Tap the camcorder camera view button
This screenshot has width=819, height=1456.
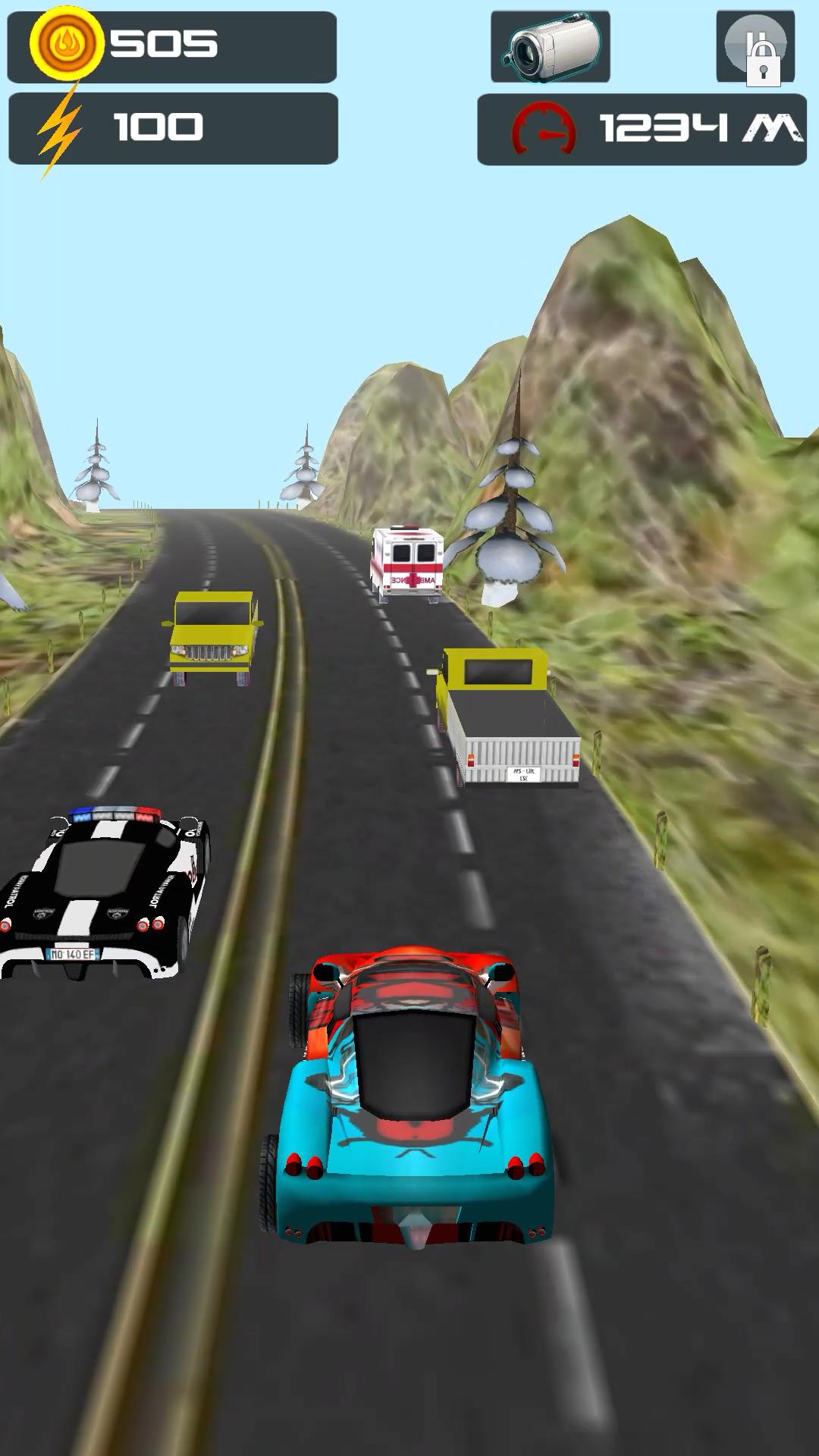pos(551,47)
